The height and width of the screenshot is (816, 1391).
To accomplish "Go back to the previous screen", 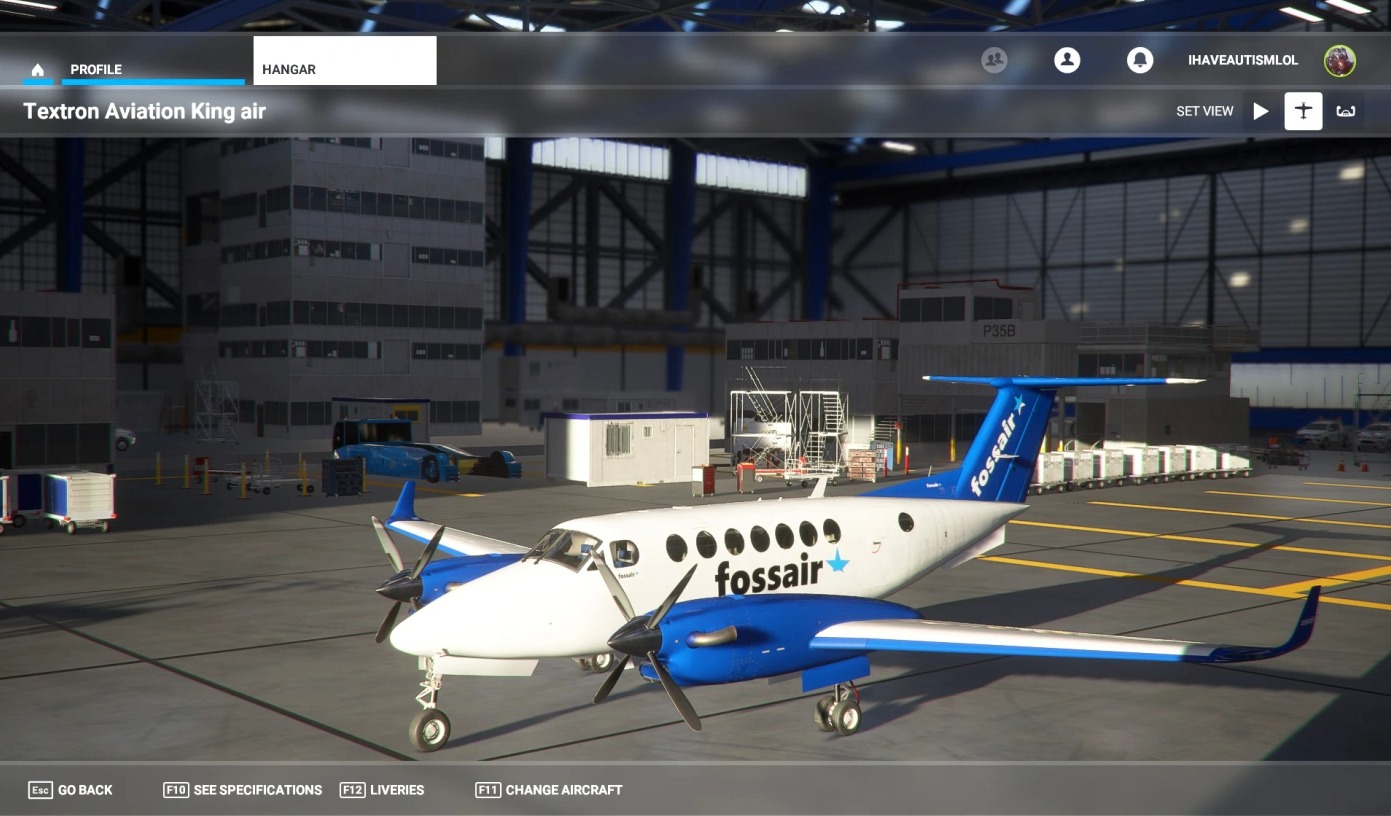I will [70, 790].
